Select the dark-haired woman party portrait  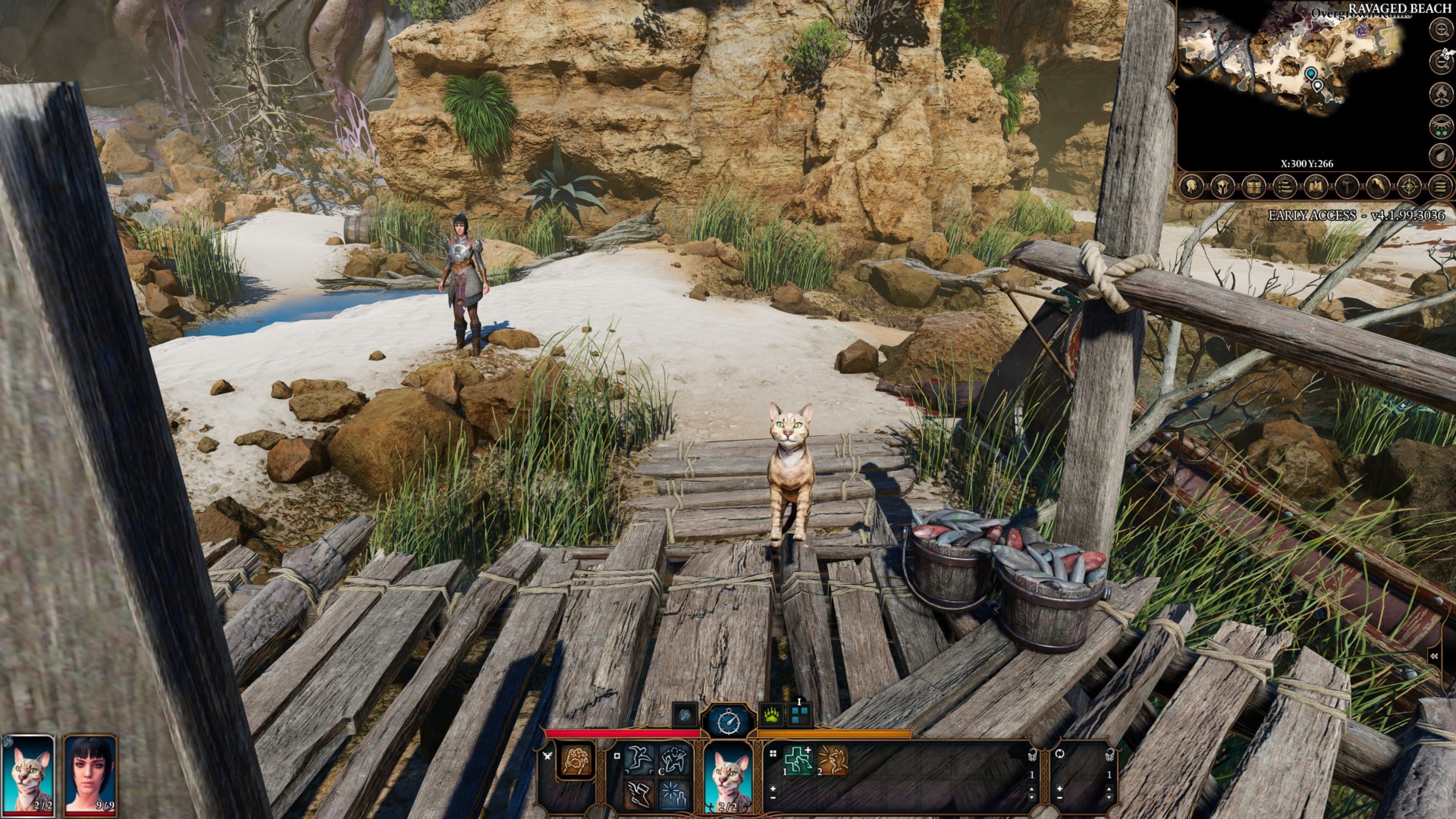91,773
